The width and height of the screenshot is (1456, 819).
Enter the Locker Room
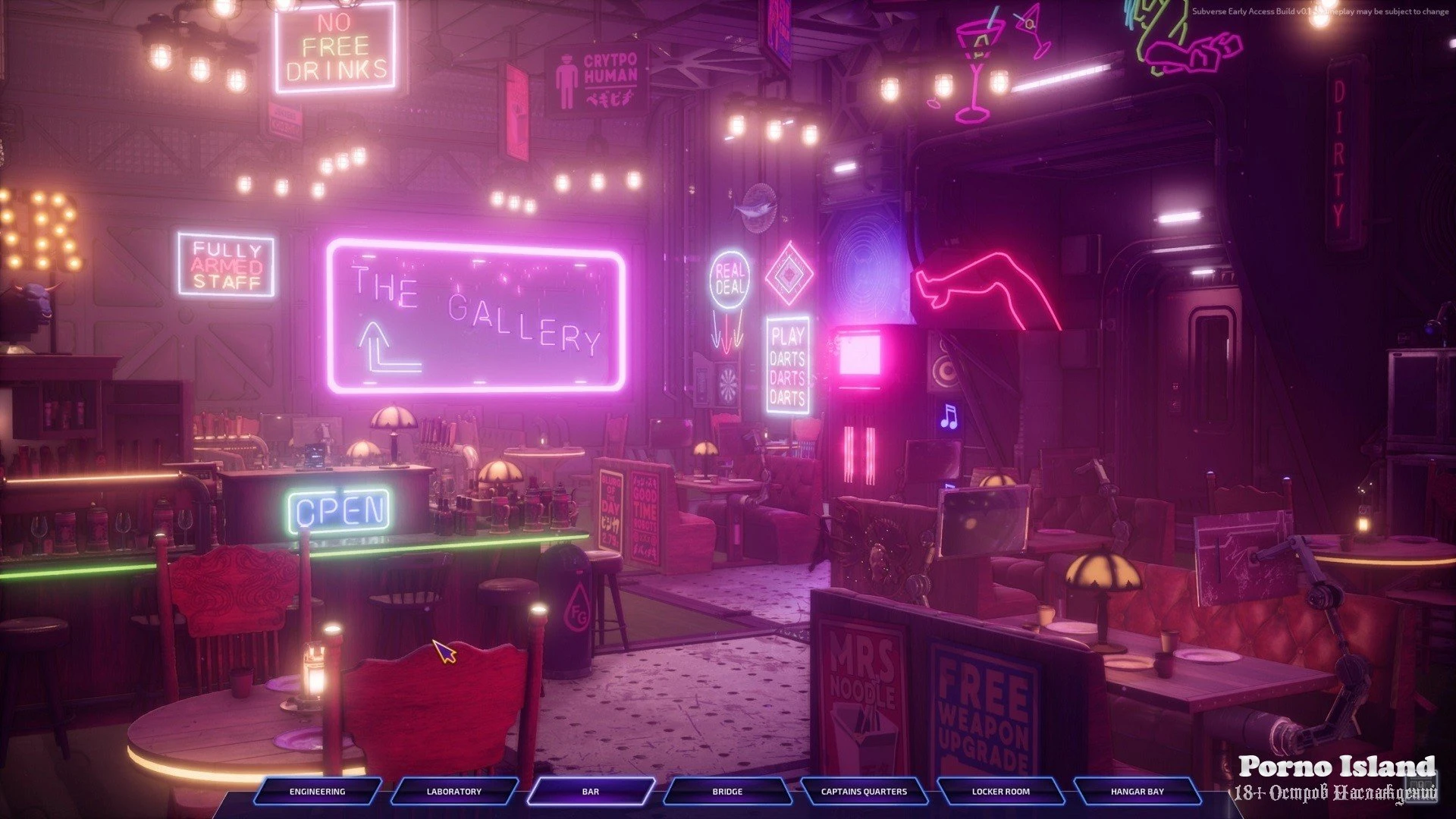[x=1000, y=791]
